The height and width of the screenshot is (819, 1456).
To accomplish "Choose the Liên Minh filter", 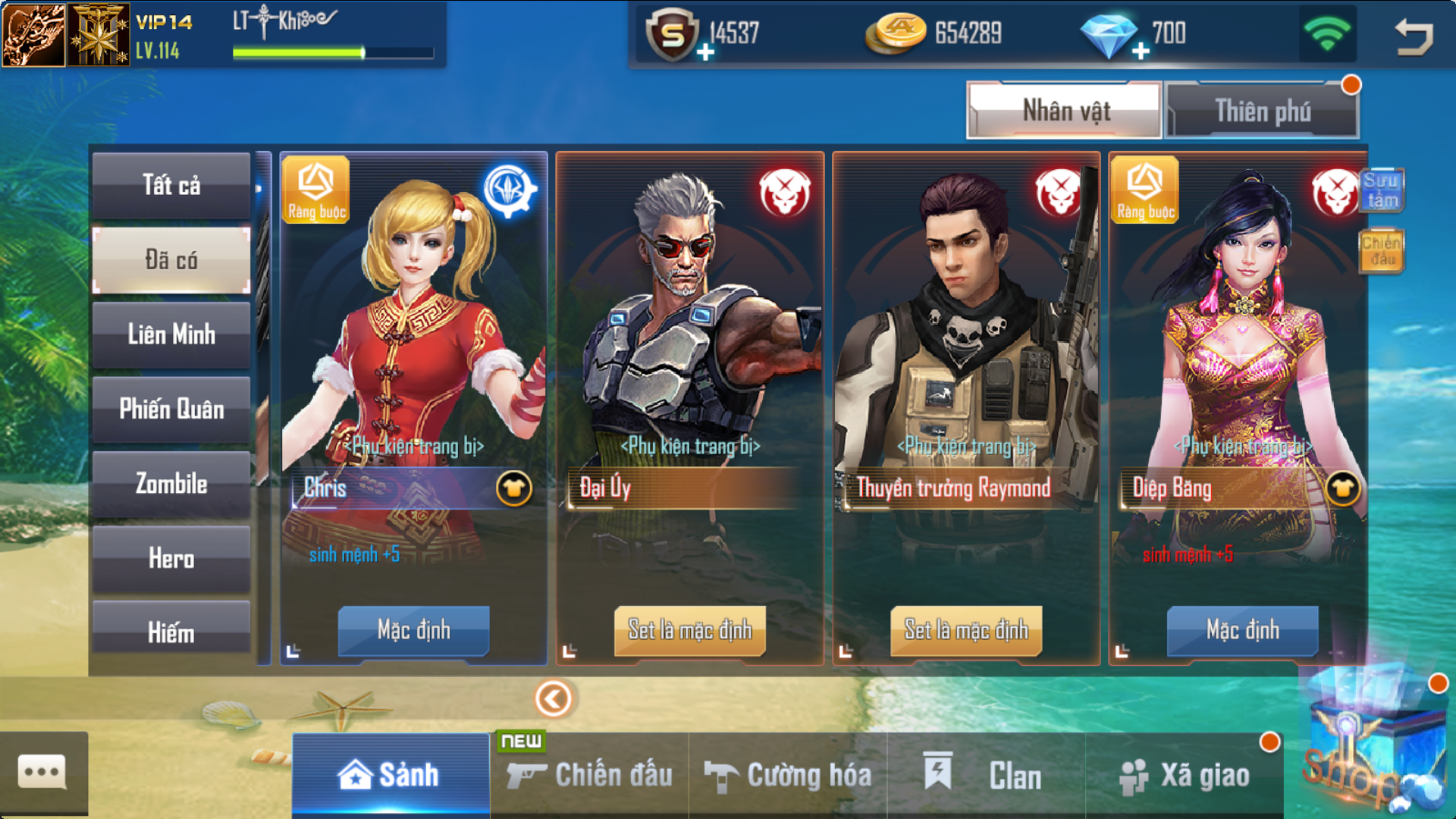I will (171, 334).
